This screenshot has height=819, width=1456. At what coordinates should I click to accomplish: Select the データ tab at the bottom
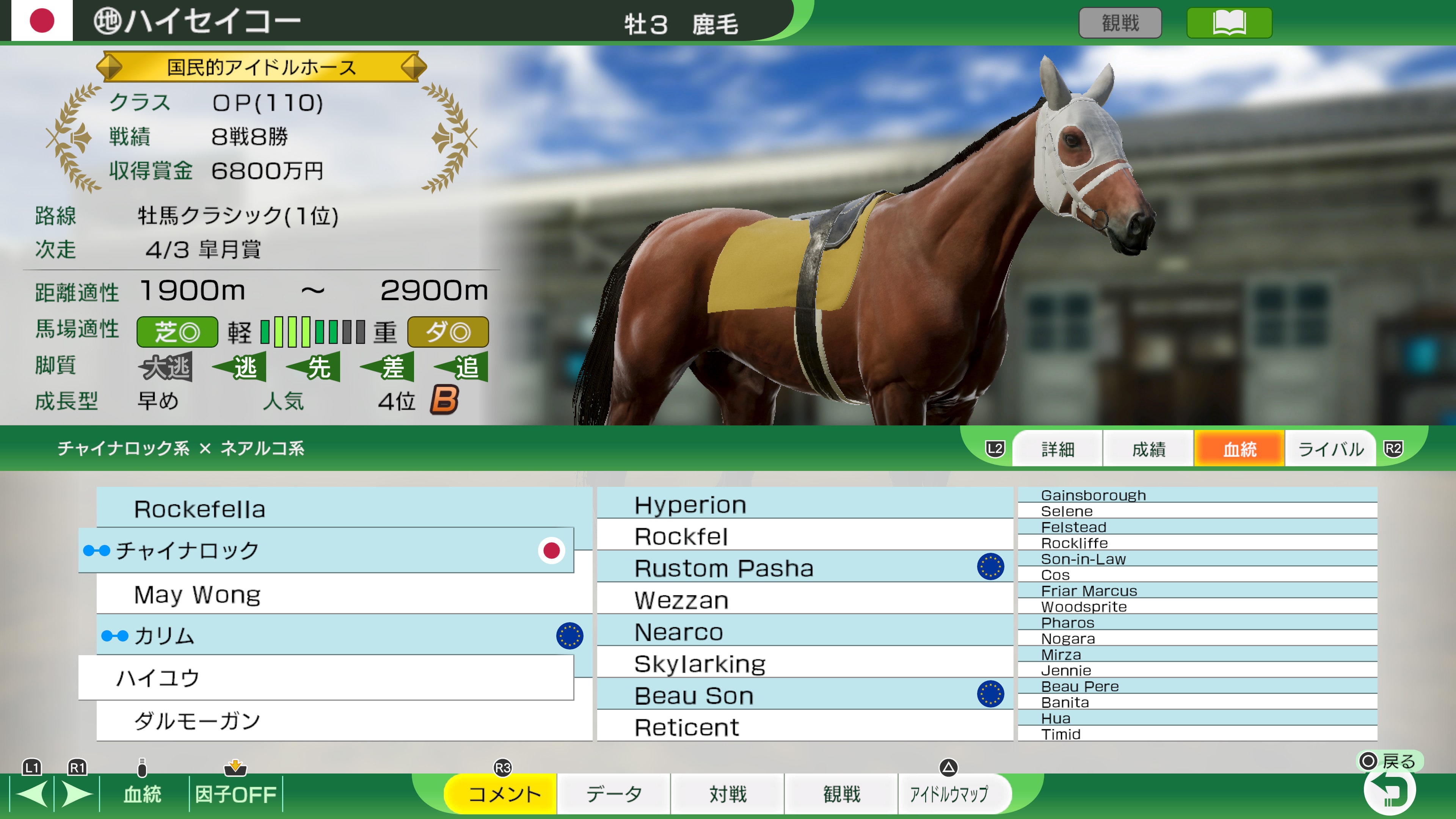coord(614,794)
